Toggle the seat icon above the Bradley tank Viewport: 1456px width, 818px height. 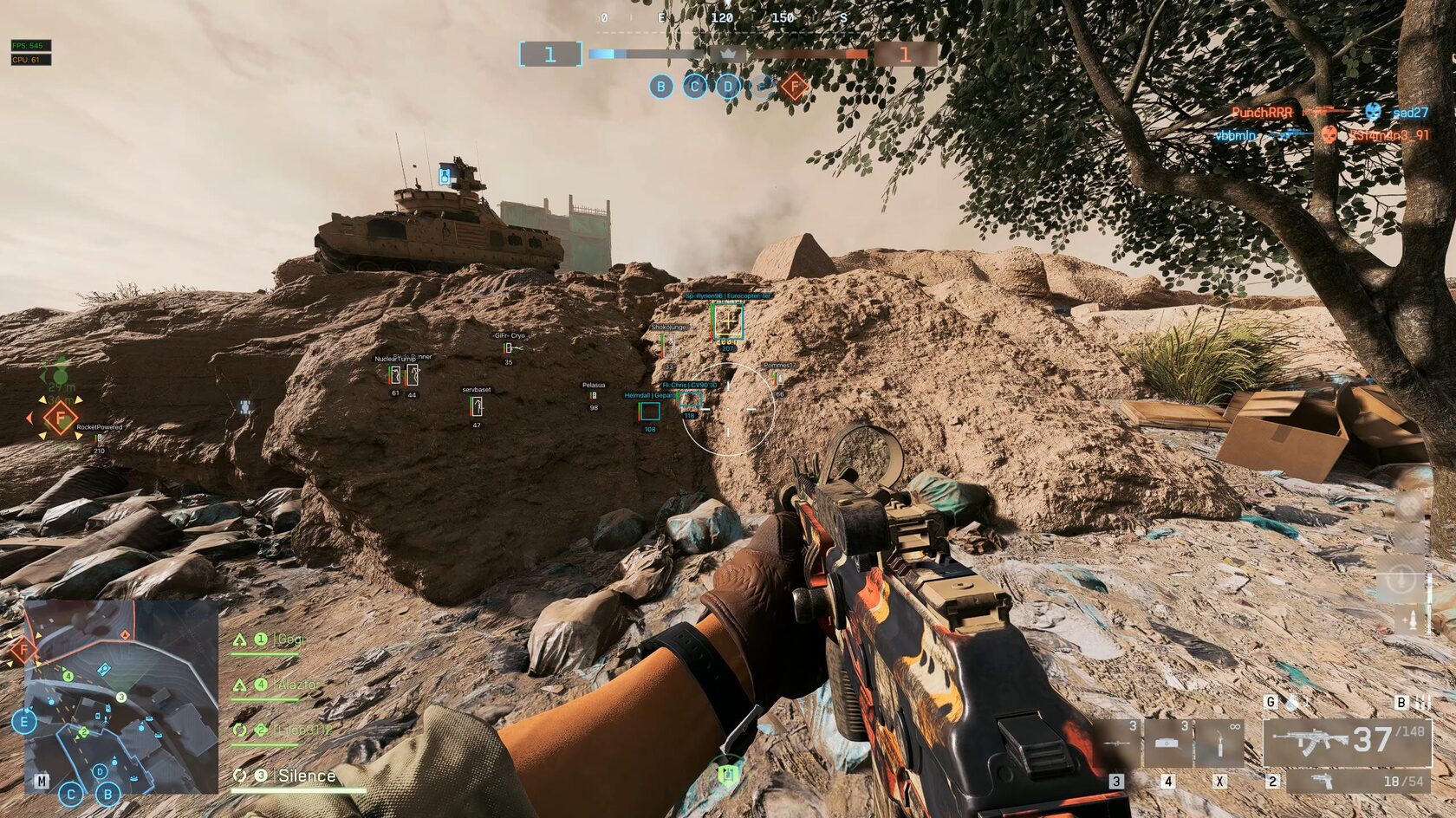pos(445,176)
